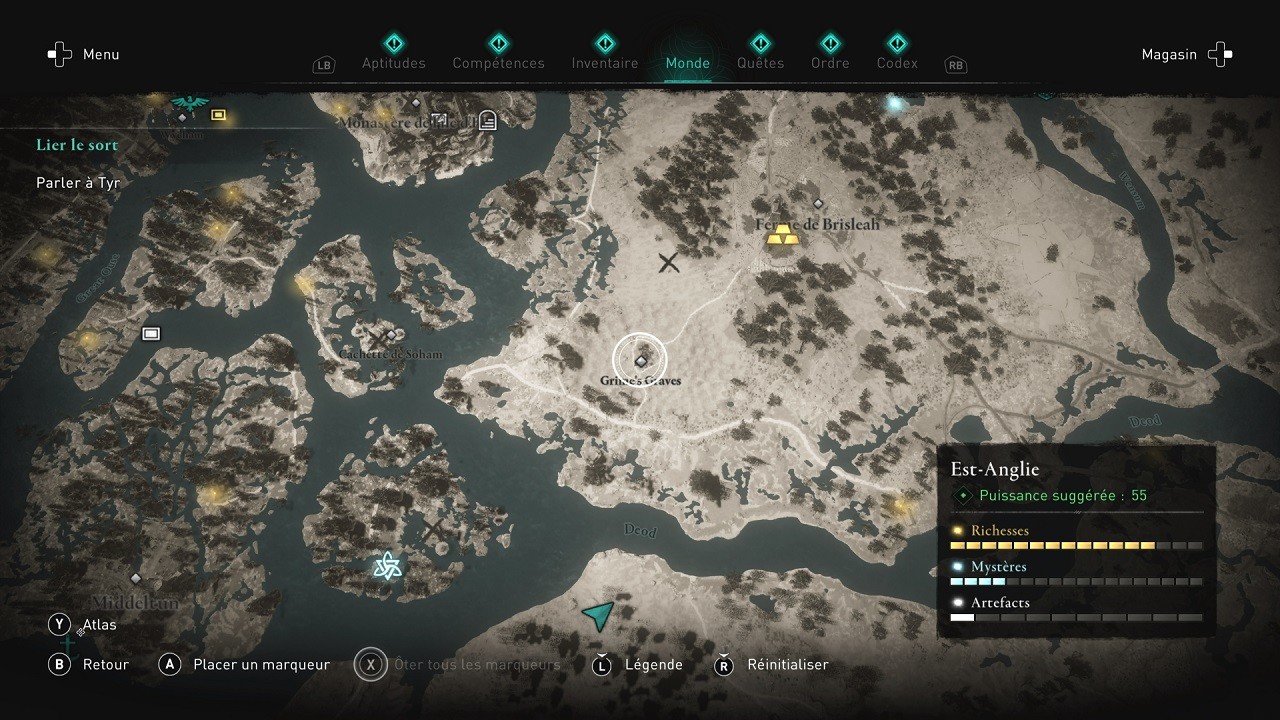Select the Lier le sort quest tracker
1280x720 pixels.
click(77, 145)
